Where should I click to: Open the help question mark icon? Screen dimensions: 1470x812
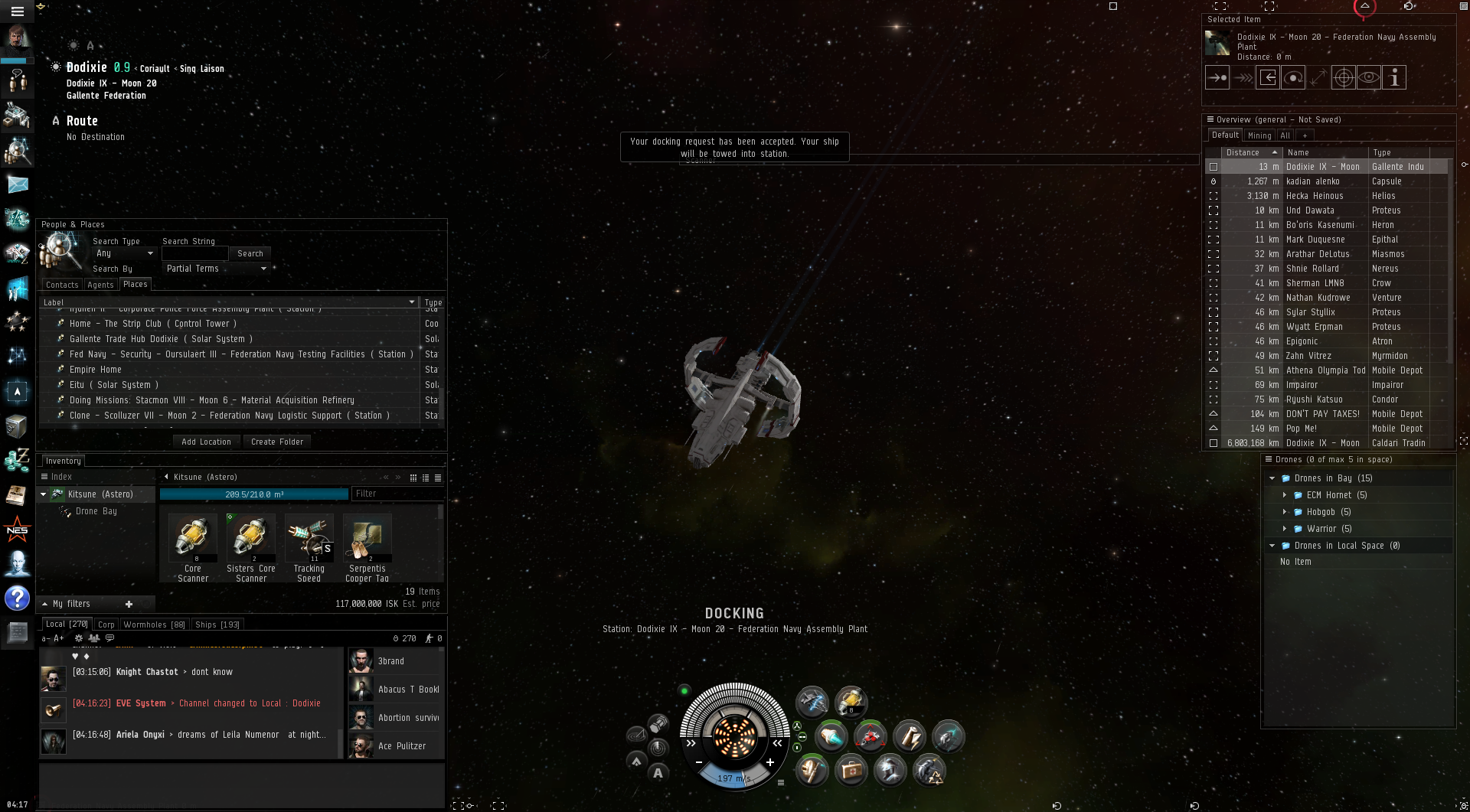click(x=17, y=598)
